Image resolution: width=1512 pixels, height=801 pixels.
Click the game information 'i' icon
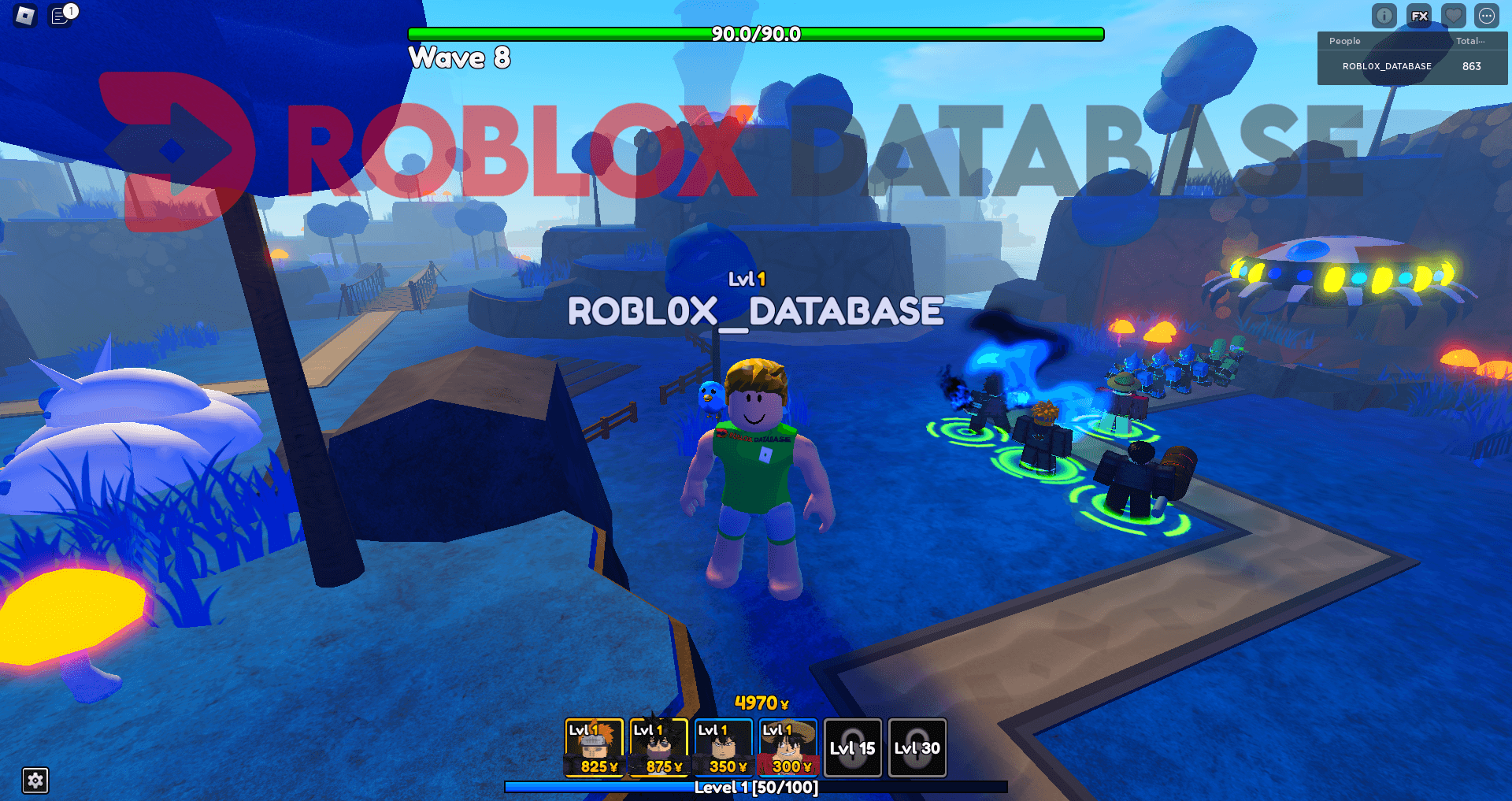(1384, 16)
